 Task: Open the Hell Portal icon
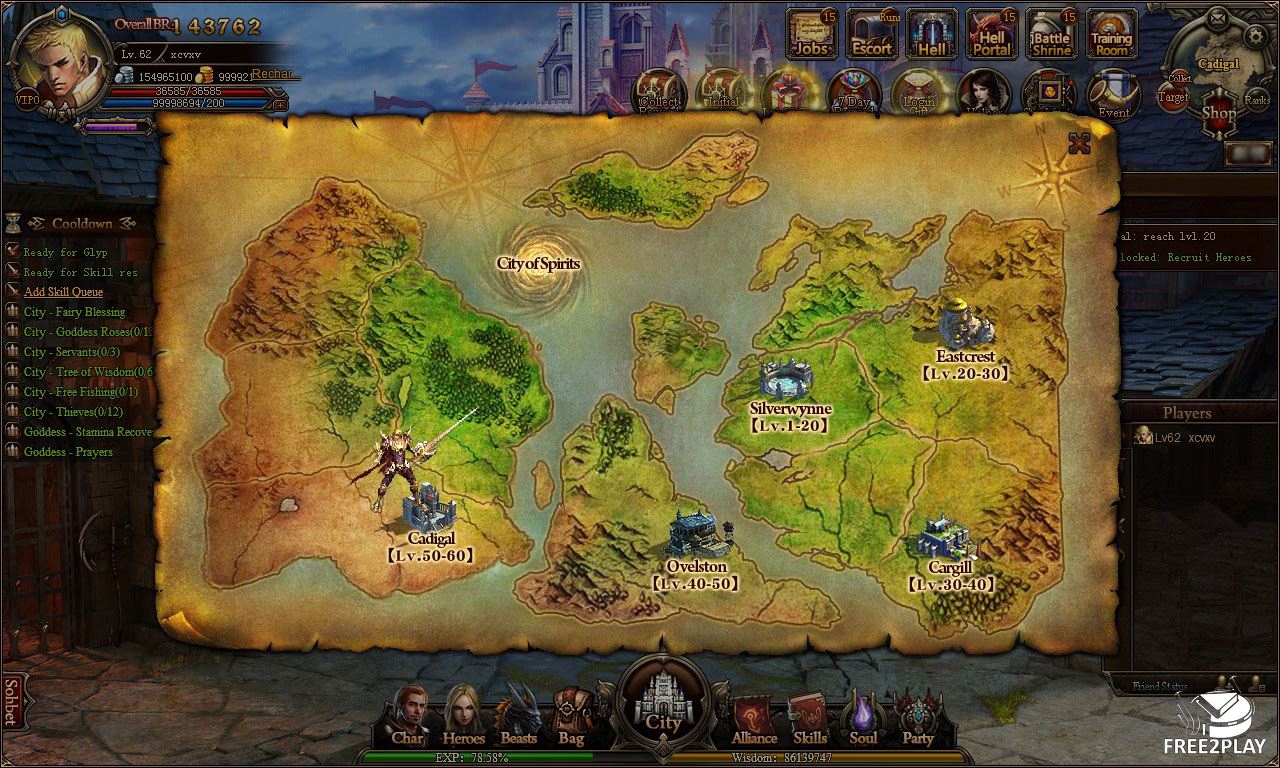pyautogui.click(x=992, y=34)
